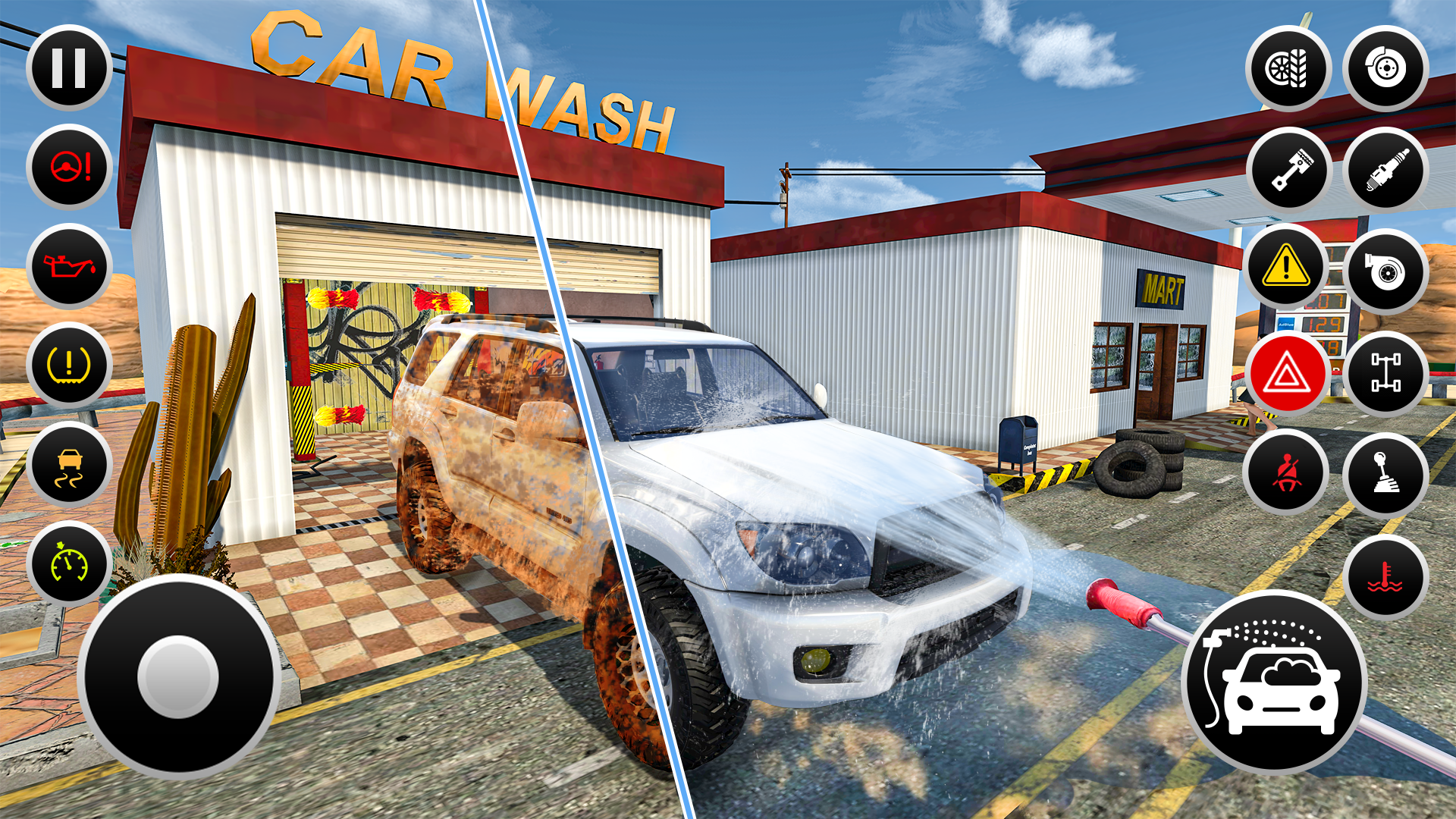Select the steering wheel warning icon
This screenshot has height=819, width=1456.
(69, 168)
